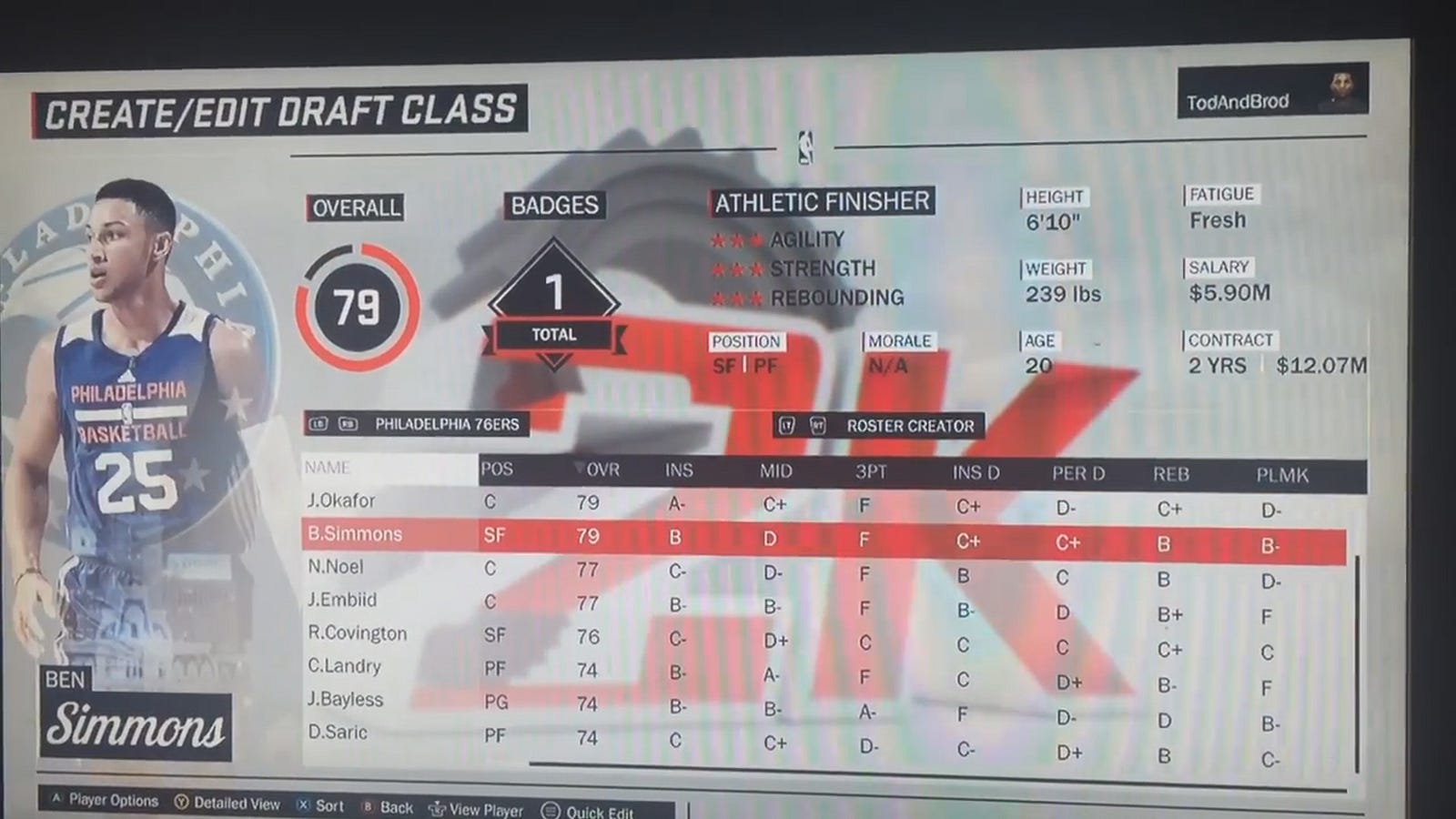1456x819 pixels.
Task: Sort by POS column header
Action: (x=497, y=470)
